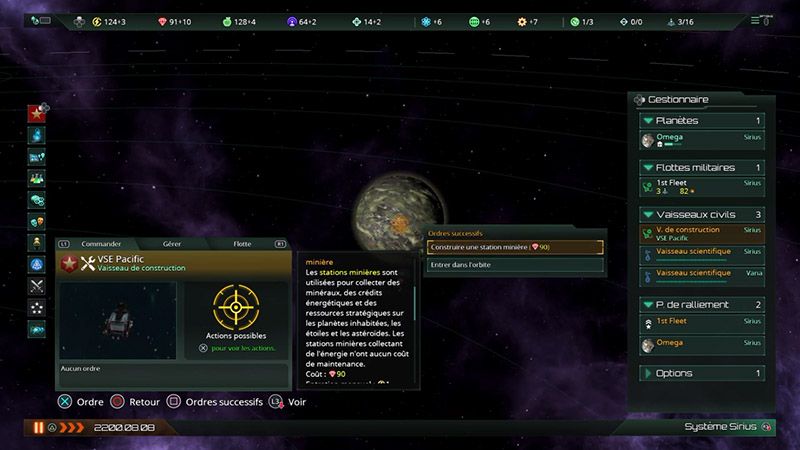Select V. de construction VSE Pacific entry
The image size is (800, 450).
point(700,233)
